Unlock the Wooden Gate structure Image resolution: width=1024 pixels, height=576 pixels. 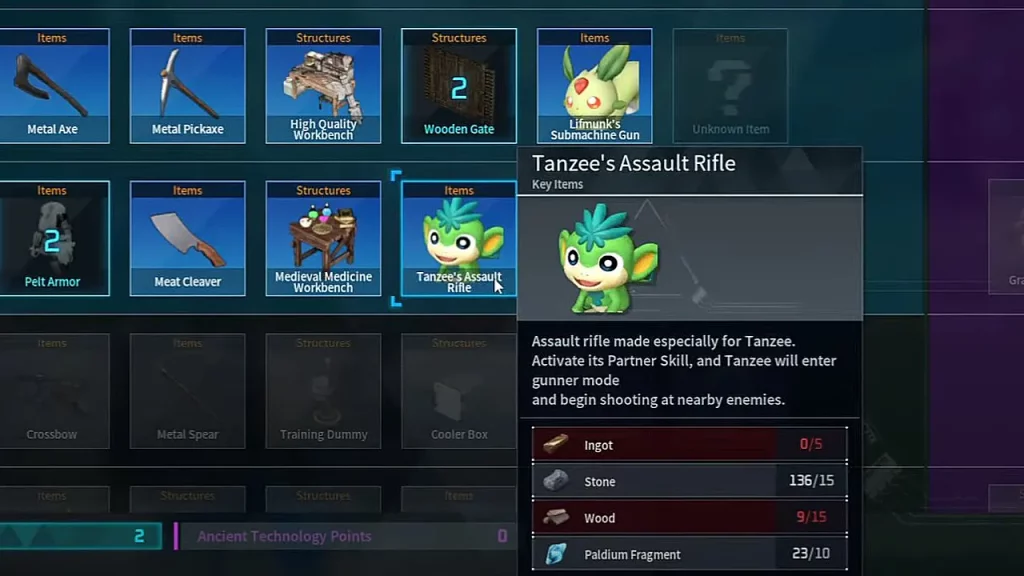(x=459, y=86)
